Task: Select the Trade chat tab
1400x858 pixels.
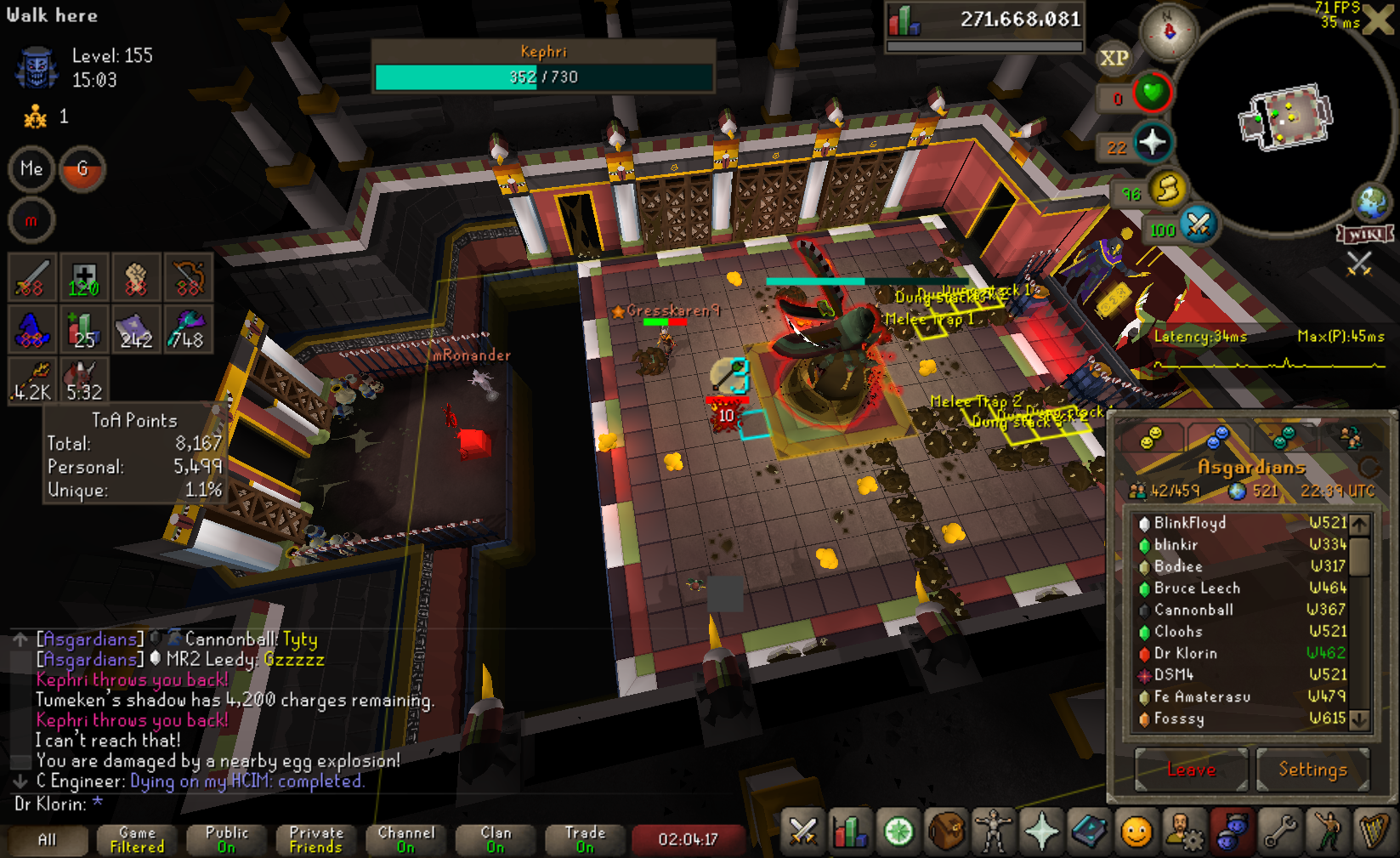Action: 585,839
